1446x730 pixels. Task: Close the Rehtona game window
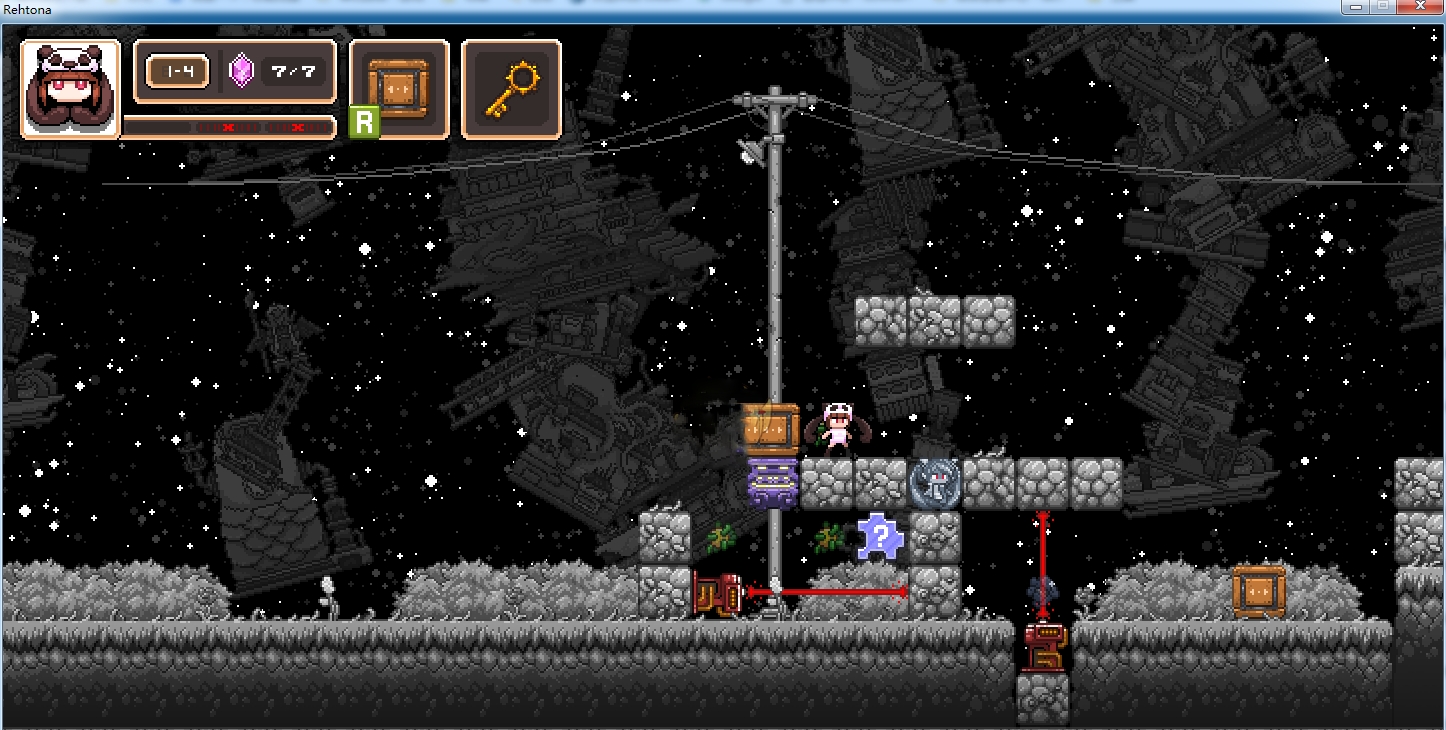[1419, 7]
